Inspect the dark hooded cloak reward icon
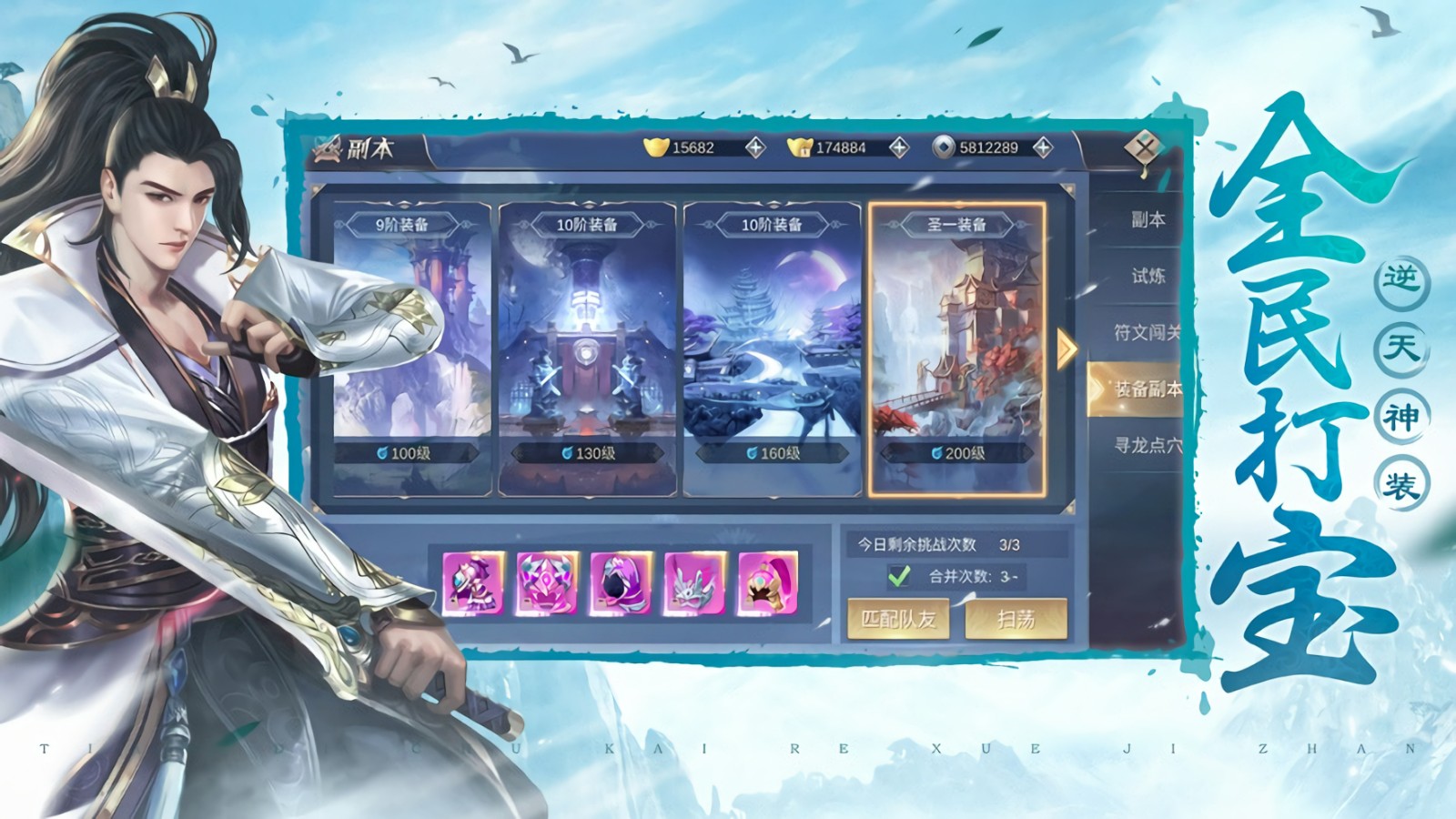This screenshot has height=819, width=1456. coord(621,582)
